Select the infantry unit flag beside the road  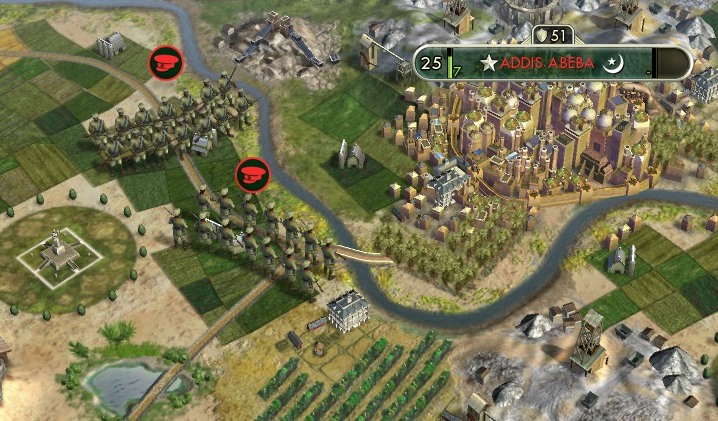point(164,63)
